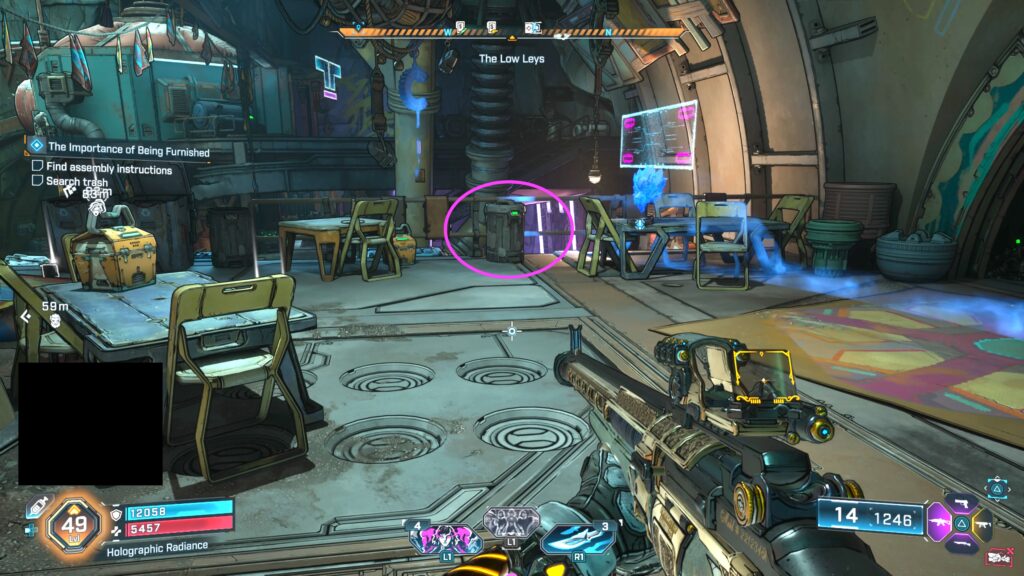Select the Search trash objective
This screenshot has width=1024, height=576.
click(76, 181)
